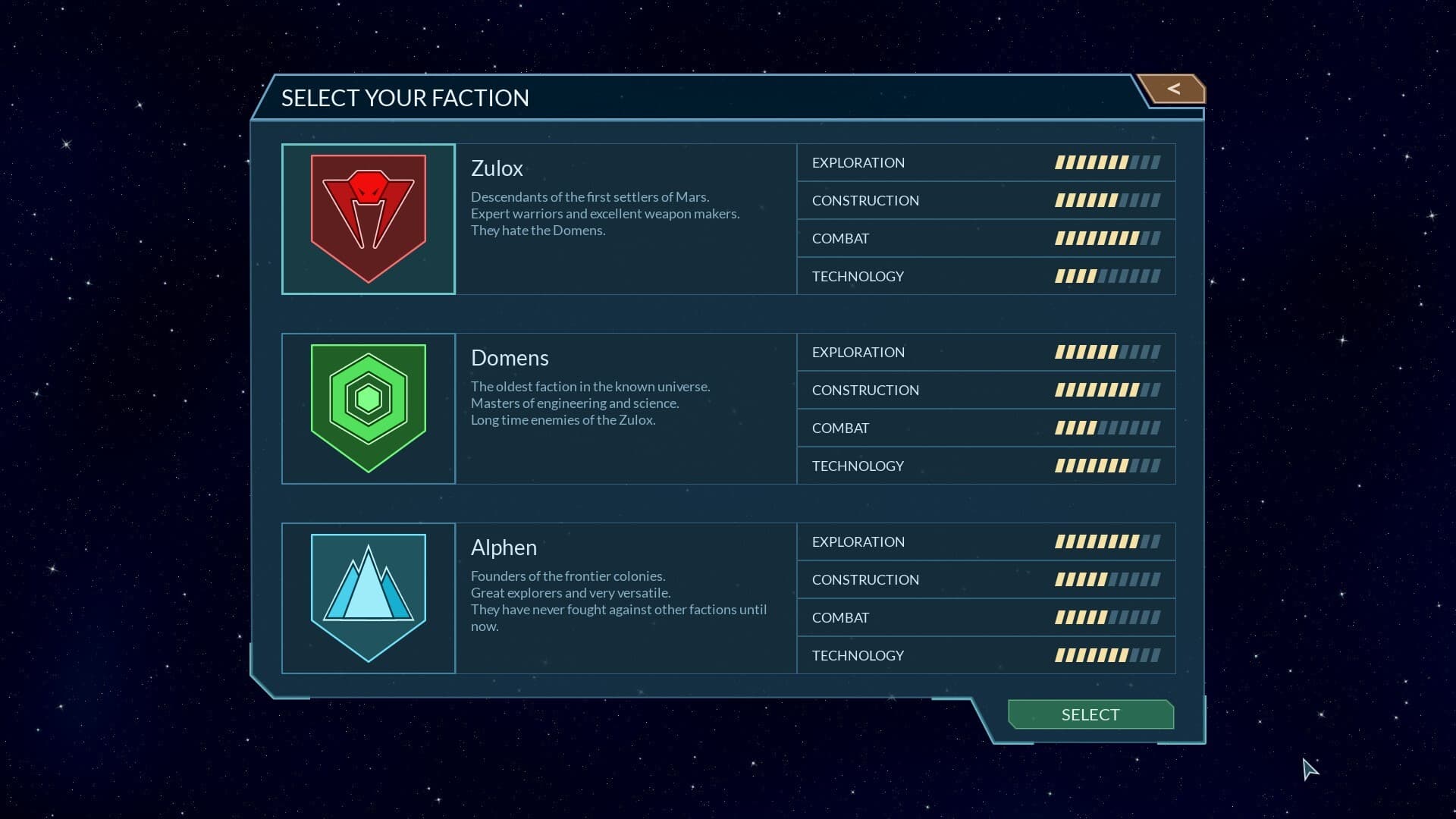The width and height of the screenshot is (1456, 819).
Task: Click the Domens faction name
Action: tap(510, 357)
